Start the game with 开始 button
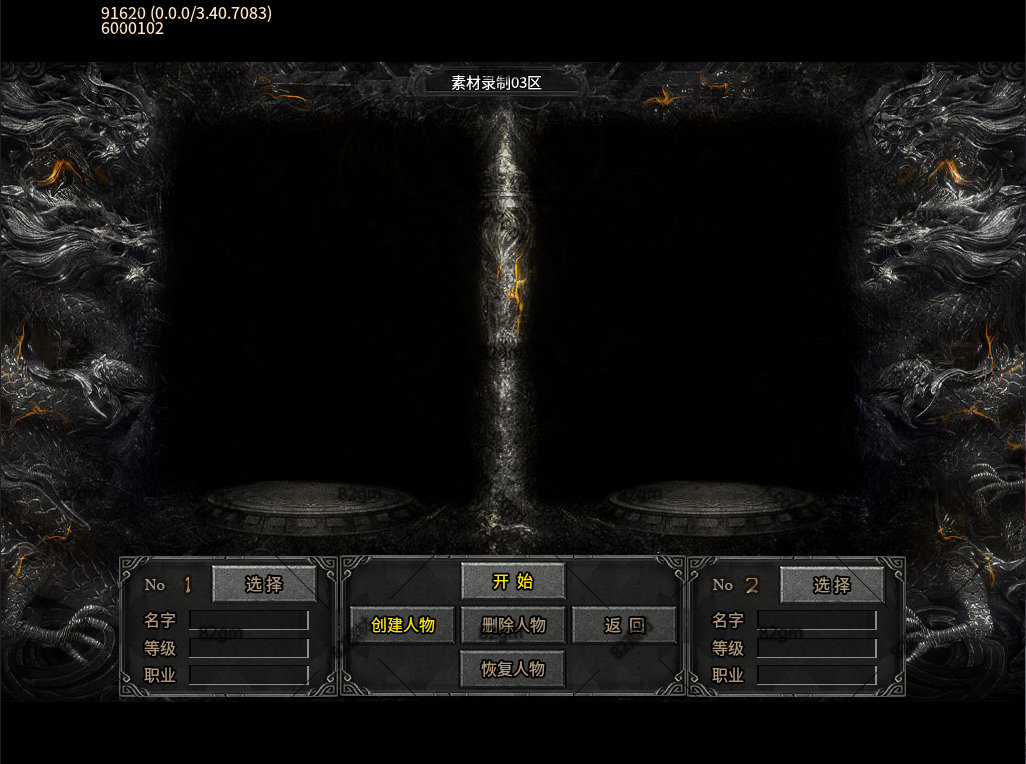This screenshot has height=764, width=1026. pos(513,582)
